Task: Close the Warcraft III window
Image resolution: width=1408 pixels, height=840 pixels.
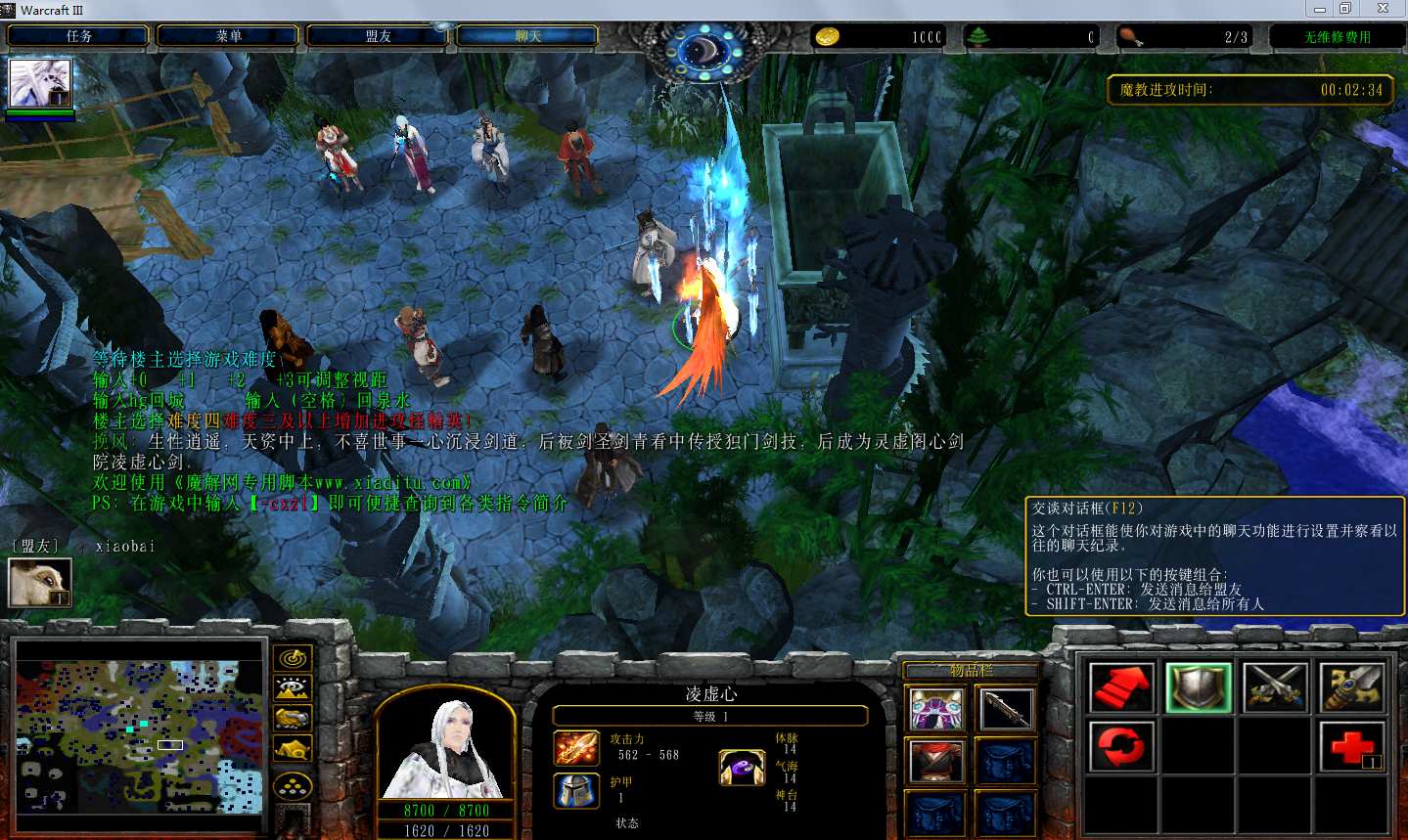Action: (1383, 9)
